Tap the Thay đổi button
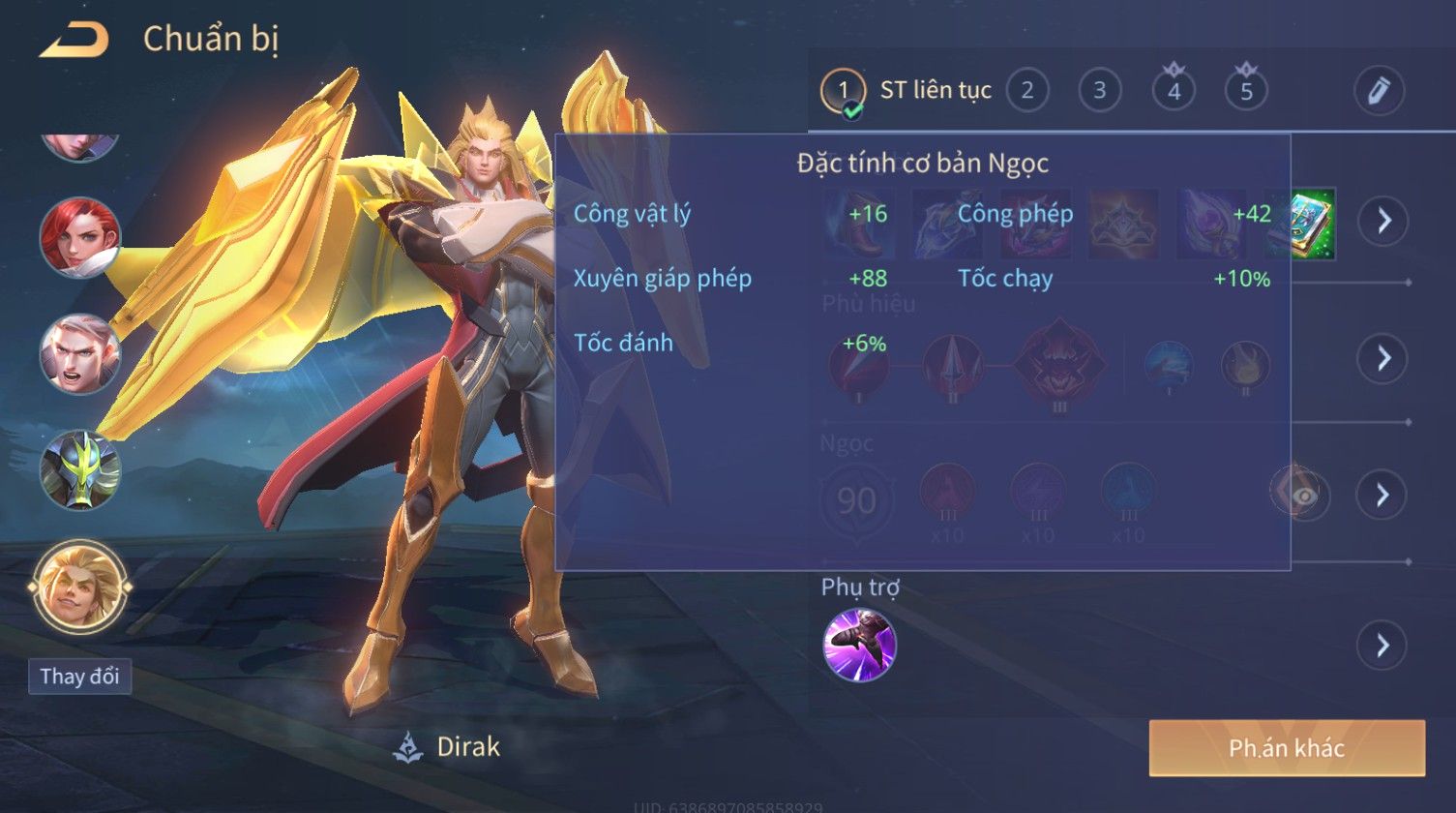The image size is (1456, 813). coord(80,676)
